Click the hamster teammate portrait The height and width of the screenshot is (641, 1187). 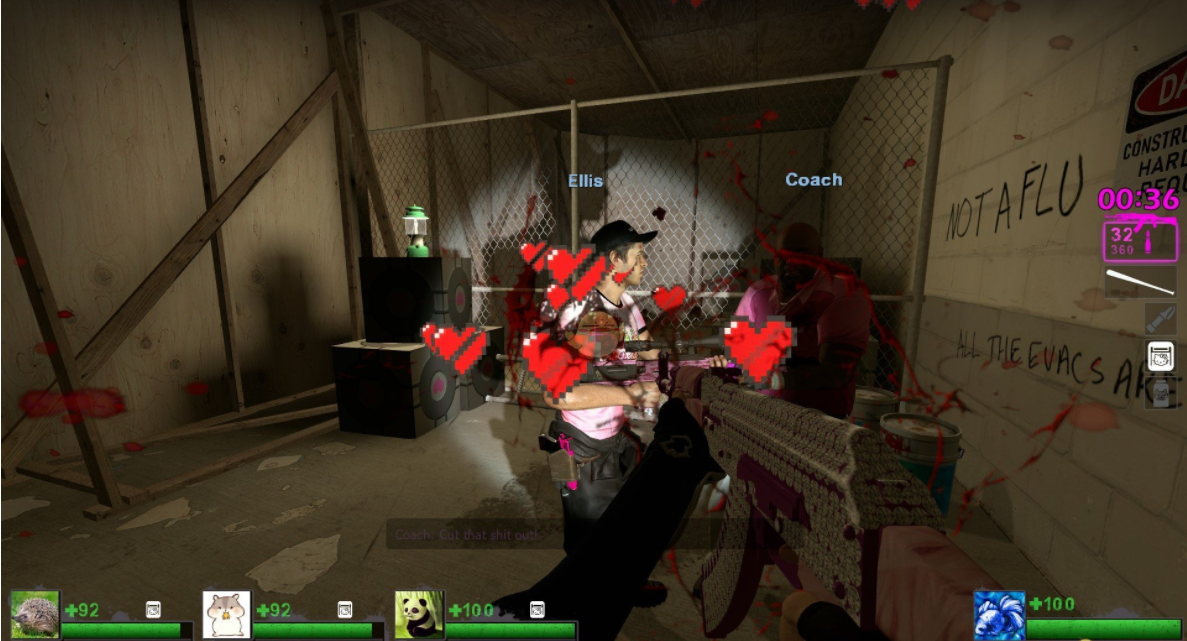coord(226,614)
